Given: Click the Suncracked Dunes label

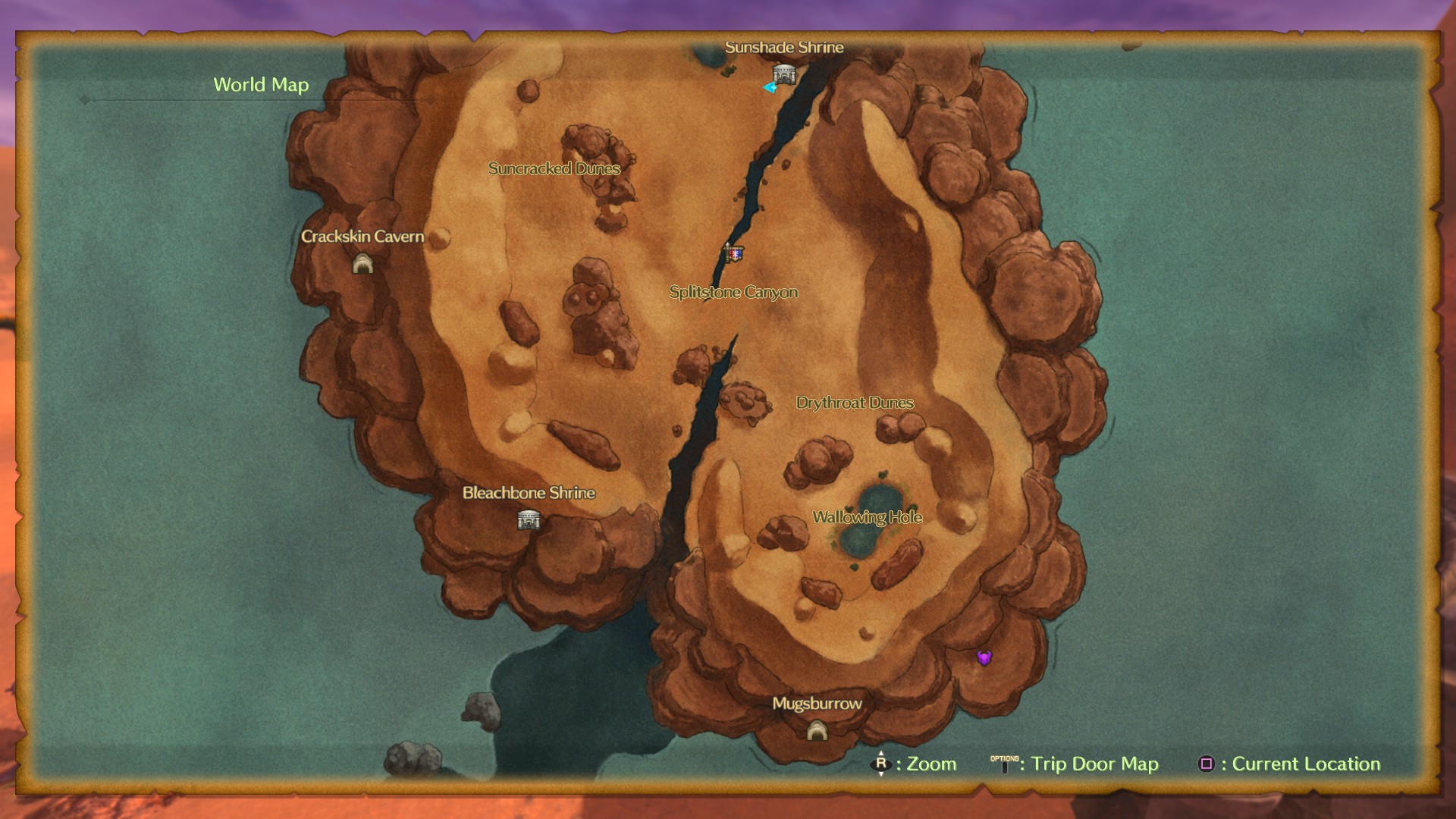Looking at the screenshot, I should click(554, 168).
